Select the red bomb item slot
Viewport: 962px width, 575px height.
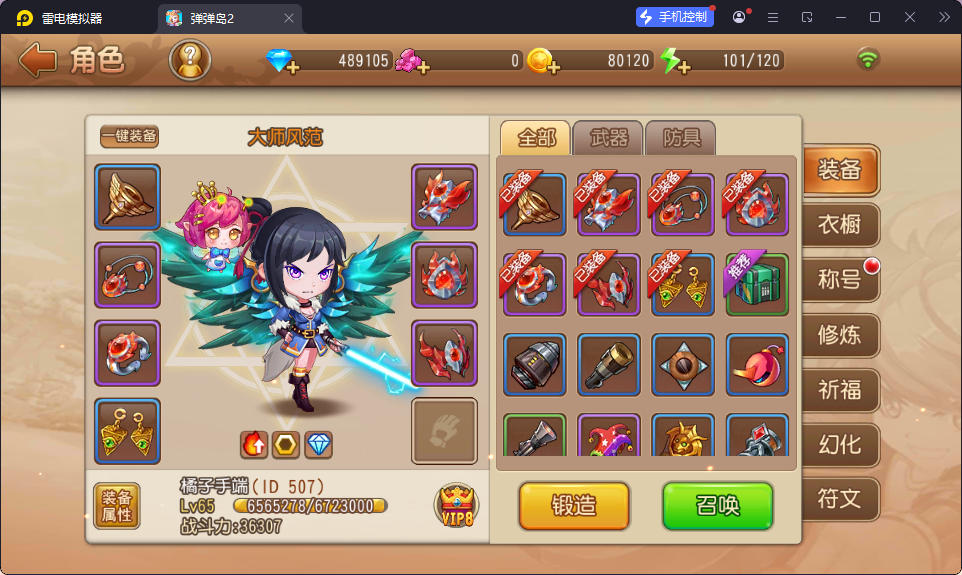point(757,364)
